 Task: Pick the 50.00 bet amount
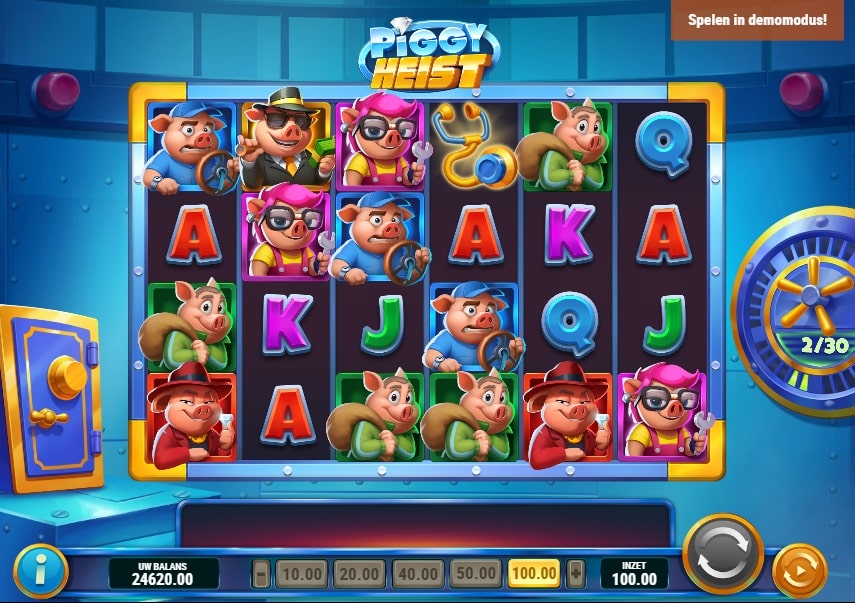click(475, 574)
